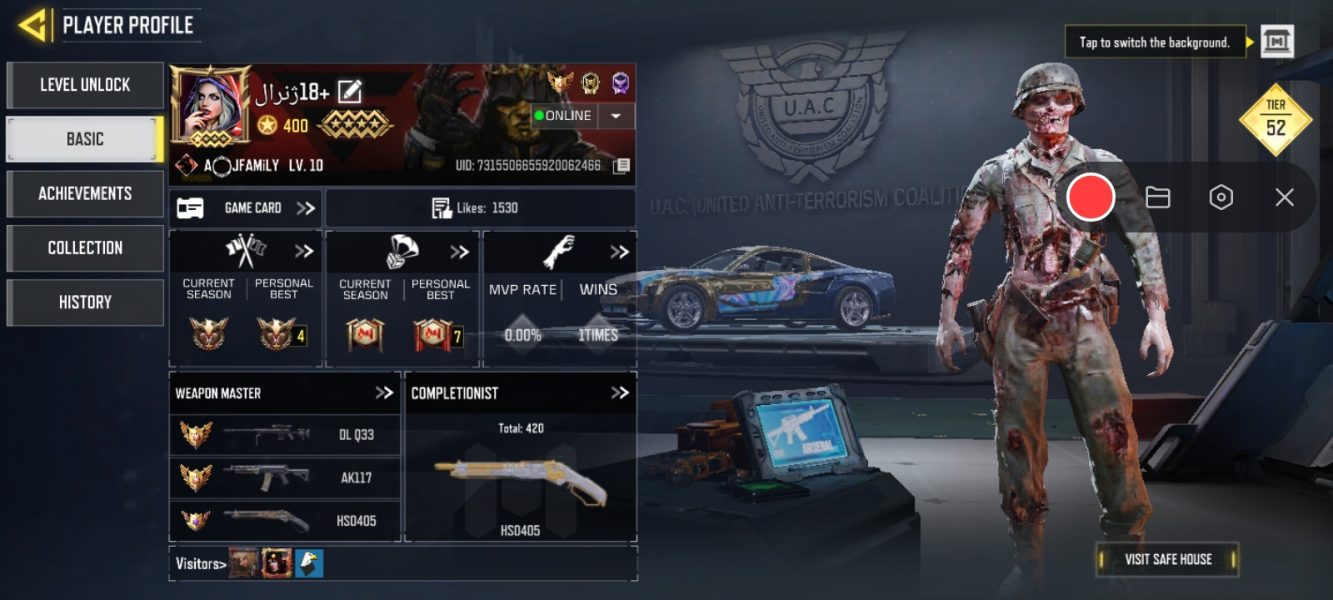Visit the Safe House
Image resolution: width=1333 pixels, height=600 pixels.
(x=1167, y=559)
